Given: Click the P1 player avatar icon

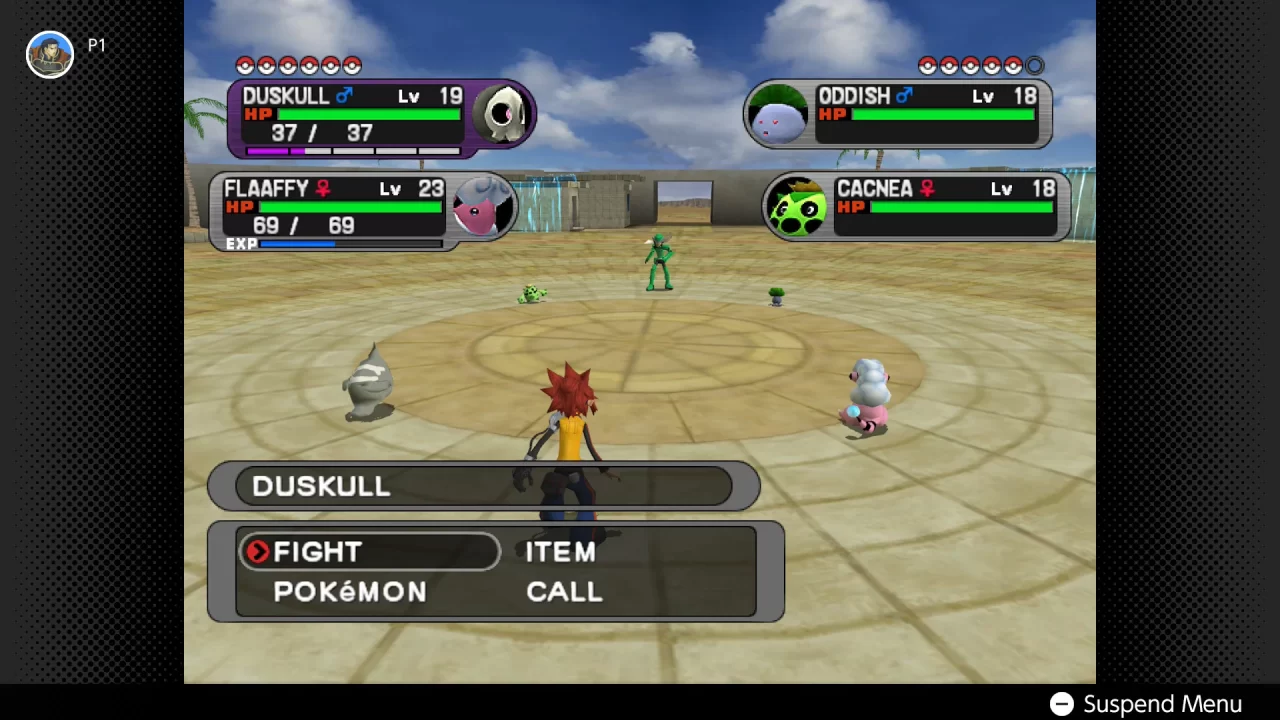Looking at the screenshot, I should tap(50, 53).
